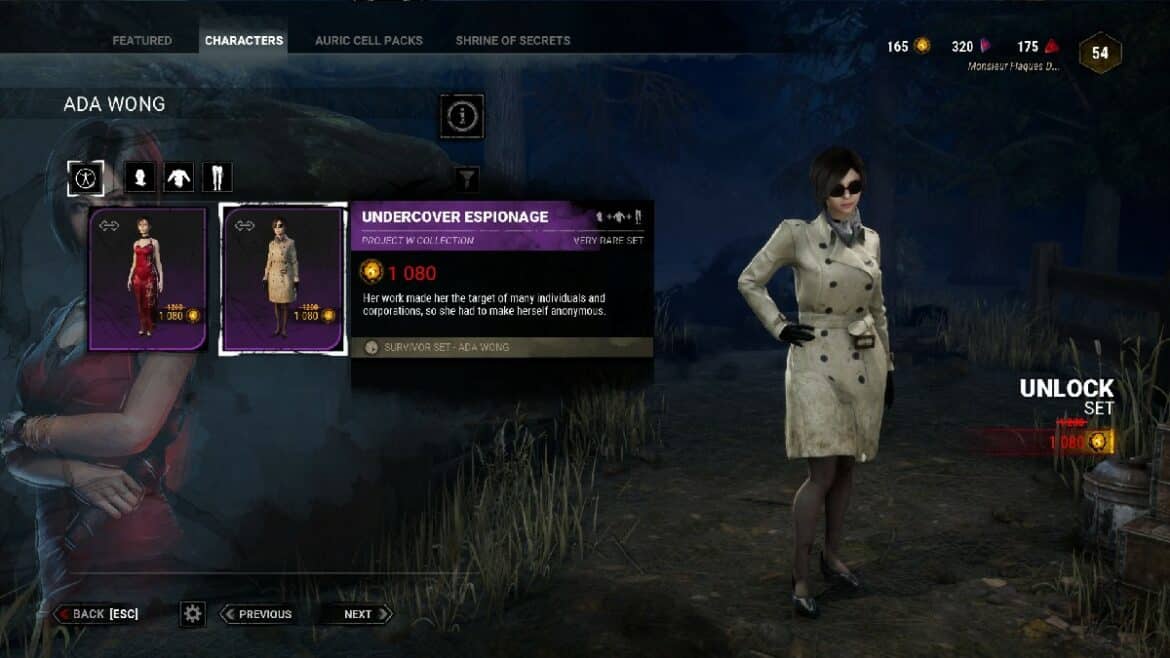
Task: Go back to the previous screen
Action: tap(96, 614)
